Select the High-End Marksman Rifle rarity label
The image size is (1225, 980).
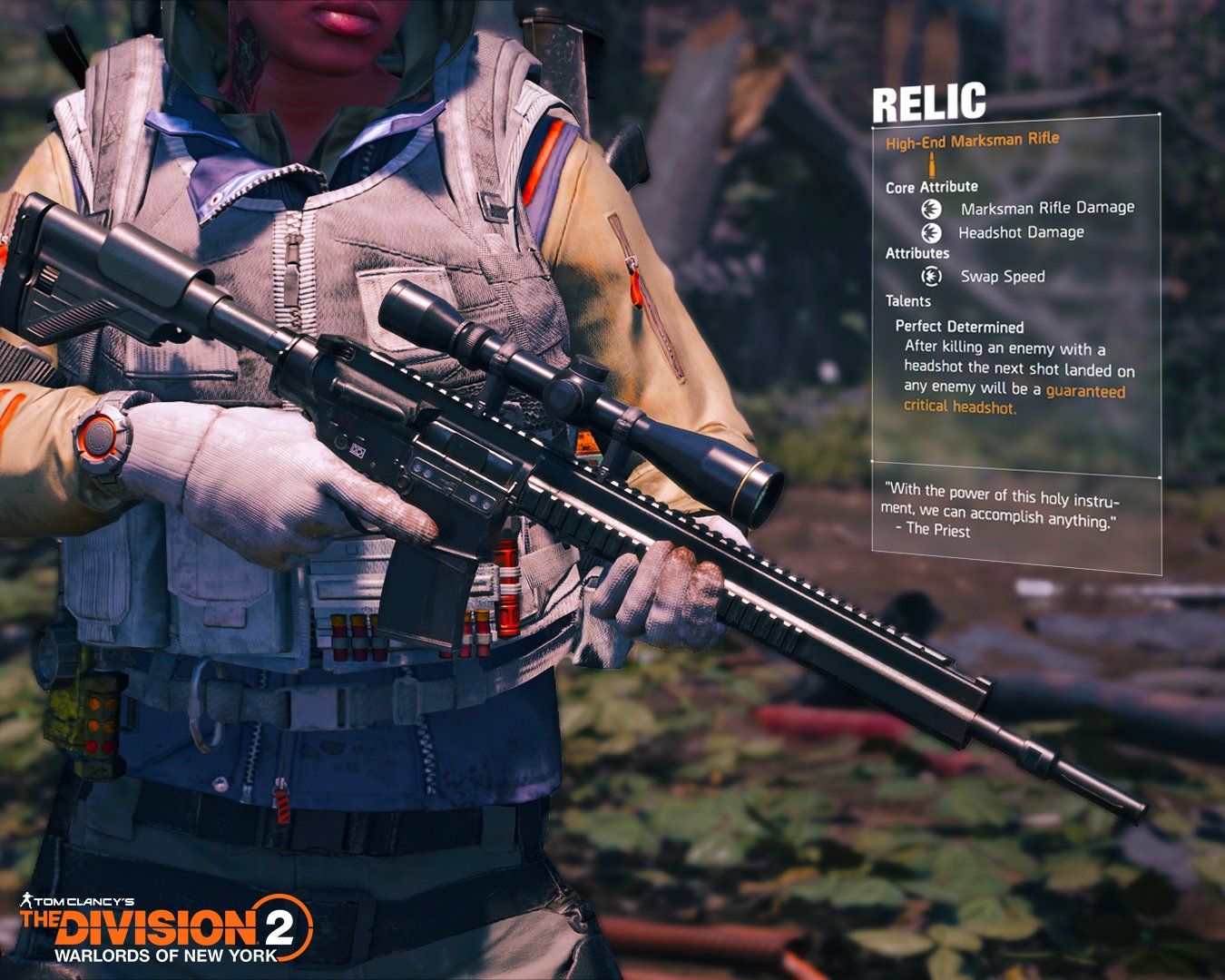click(x=973, y=141)
